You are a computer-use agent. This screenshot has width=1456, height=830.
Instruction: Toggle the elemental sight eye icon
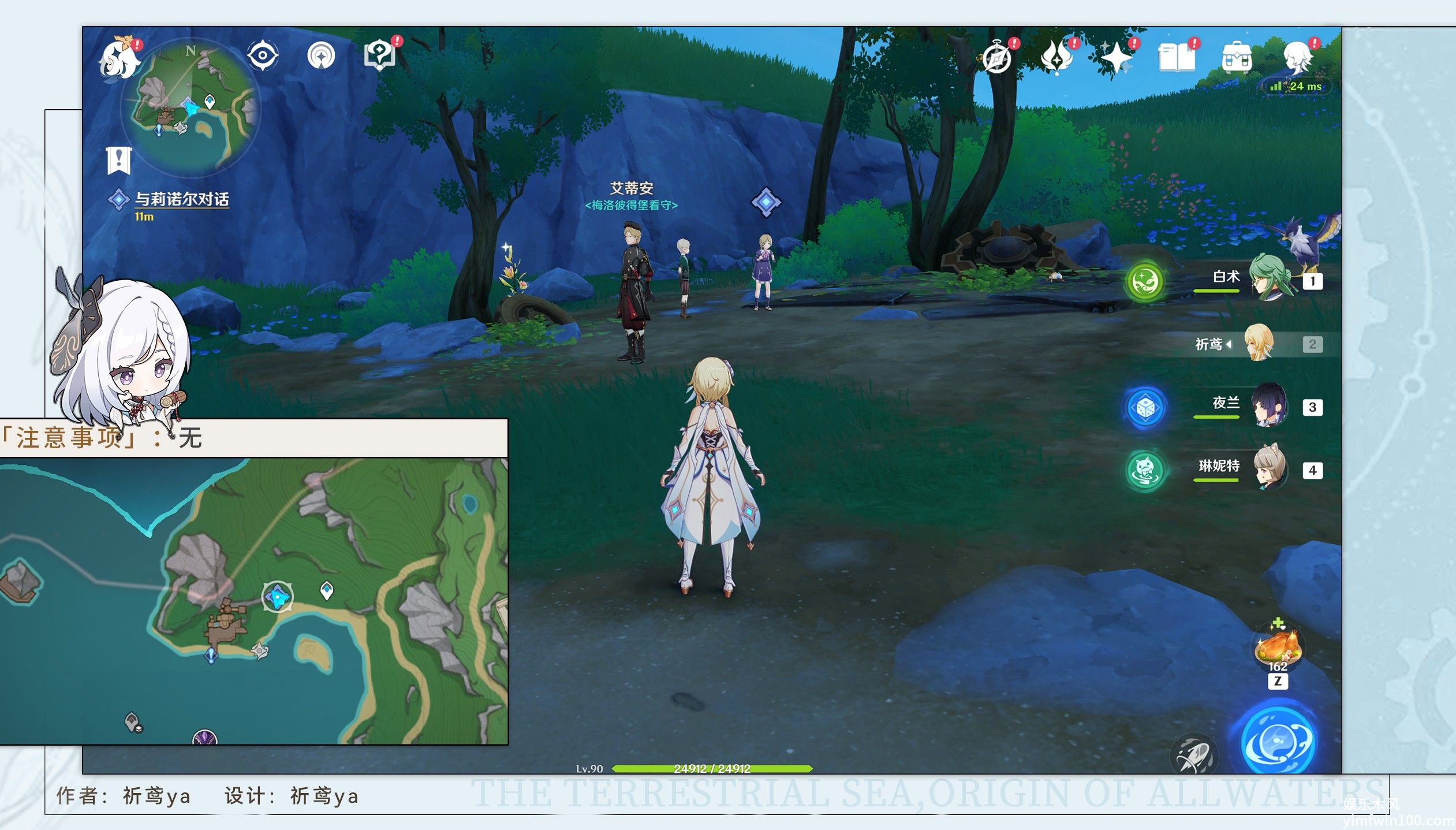(x=263, y=56)
